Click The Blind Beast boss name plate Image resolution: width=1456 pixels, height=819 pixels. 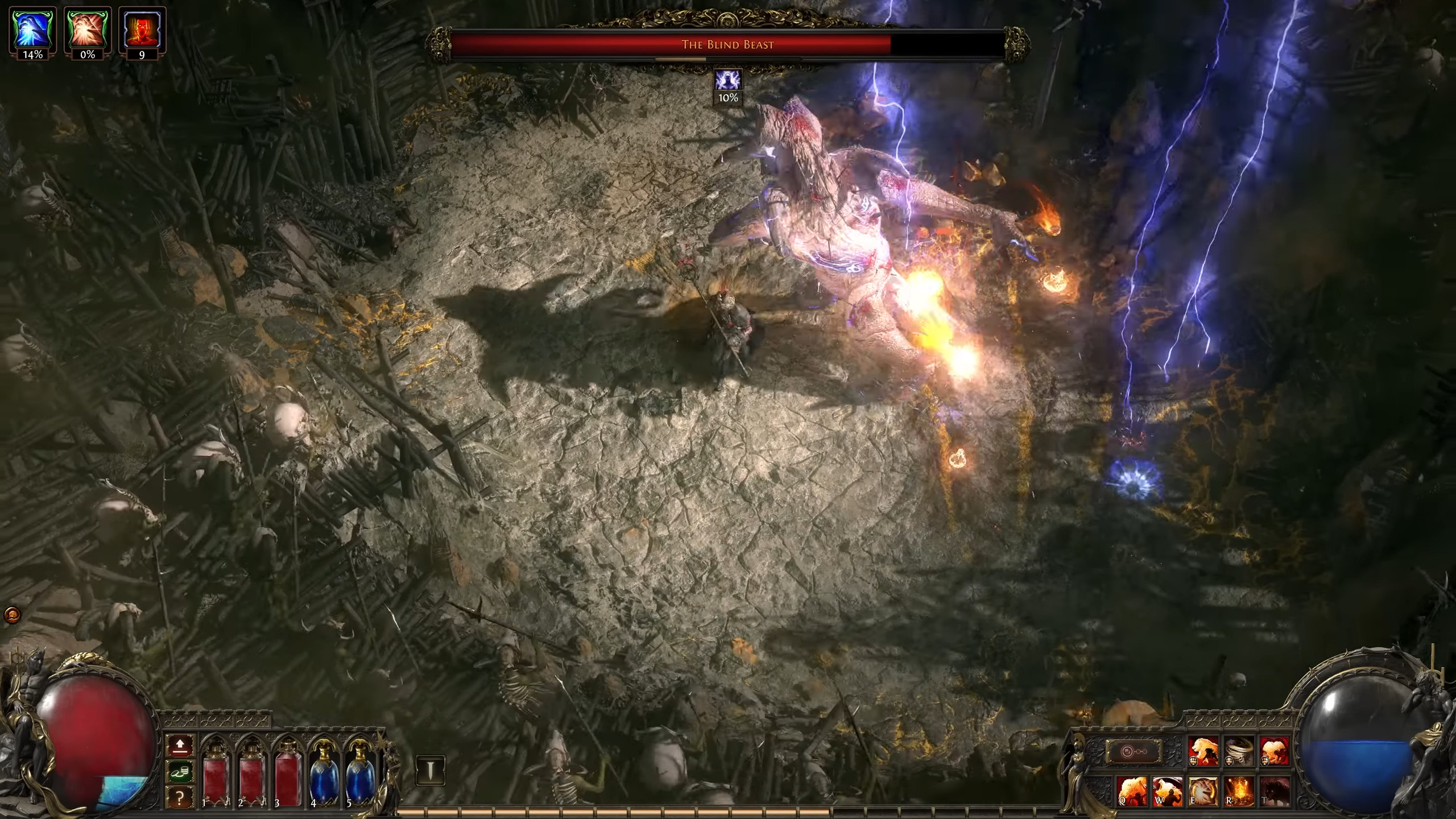[x=728, y=44]
